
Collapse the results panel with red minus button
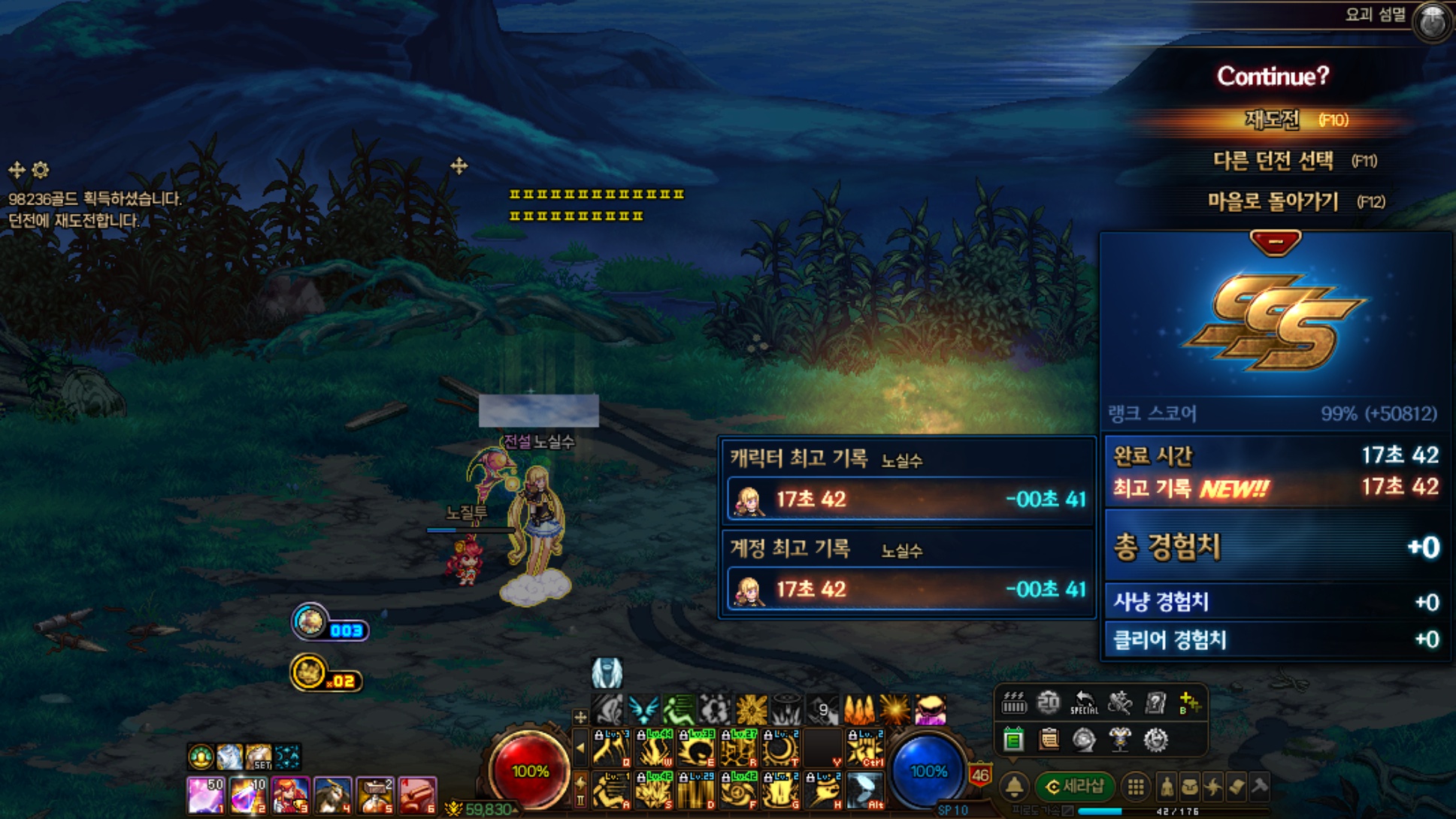(x=1275, y=242)
